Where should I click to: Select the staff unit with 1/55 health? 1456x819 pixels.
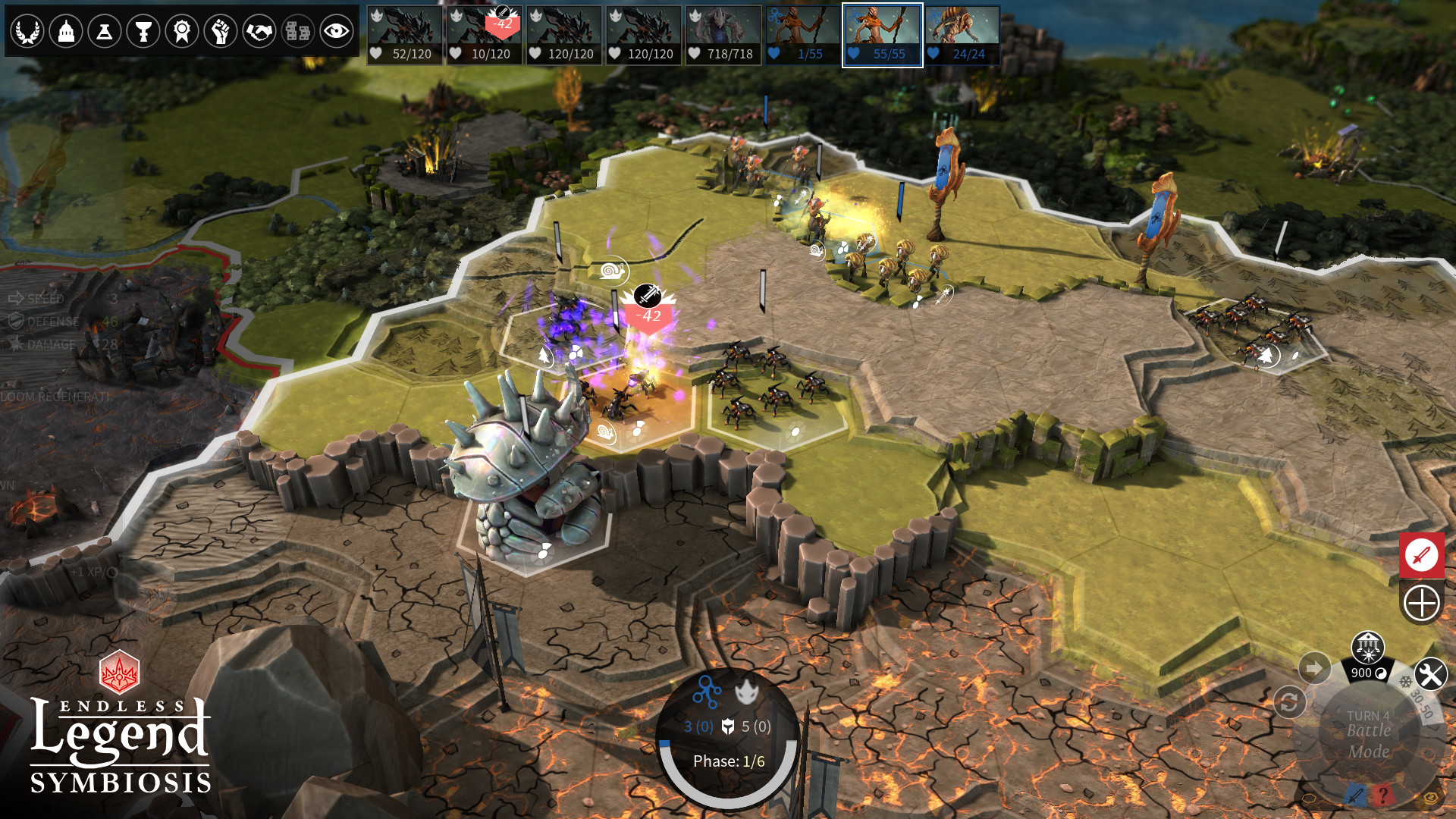803,36
